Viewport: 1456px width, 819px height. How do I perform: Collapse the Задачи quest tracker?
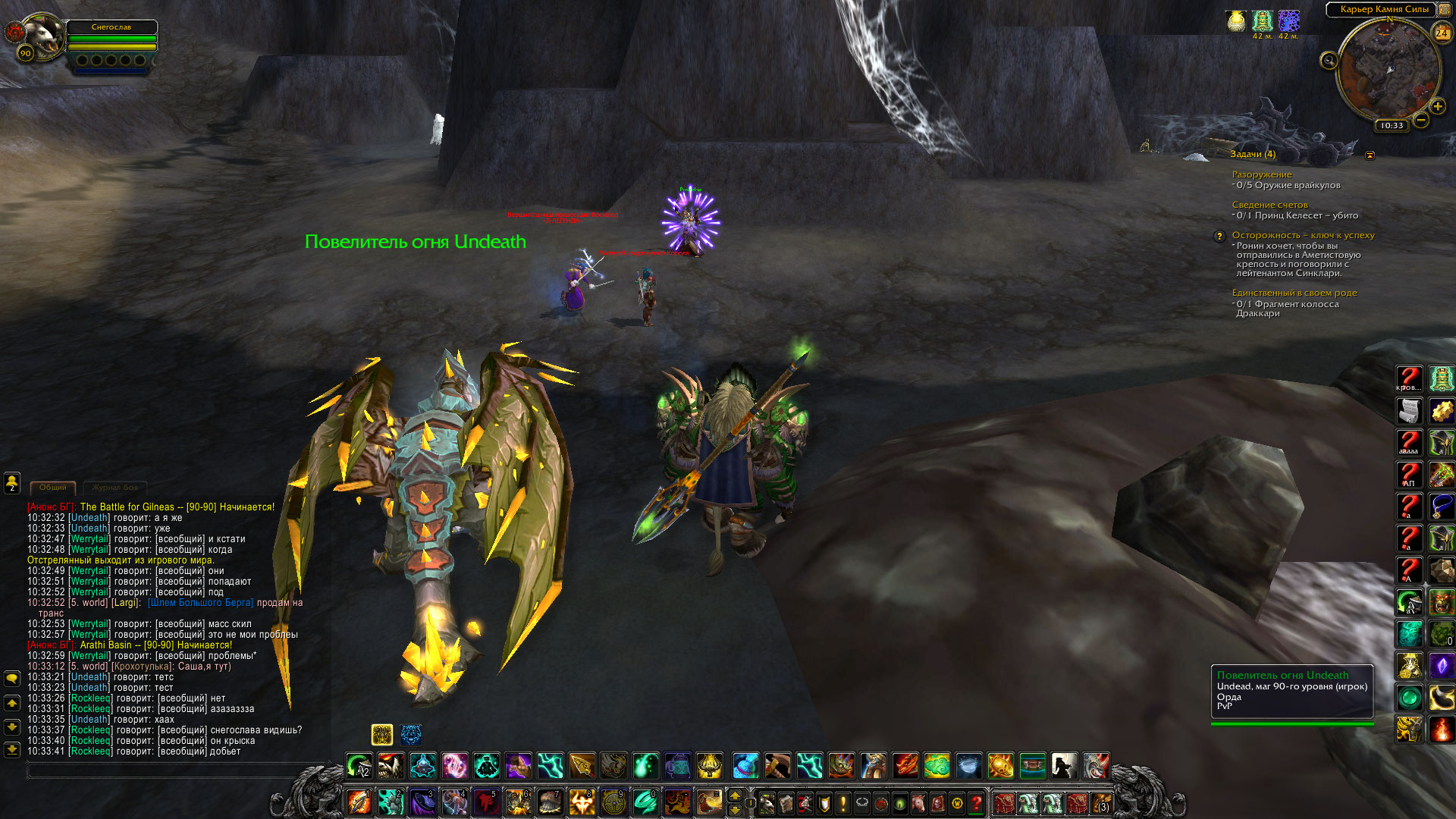tap(1370, 155)
